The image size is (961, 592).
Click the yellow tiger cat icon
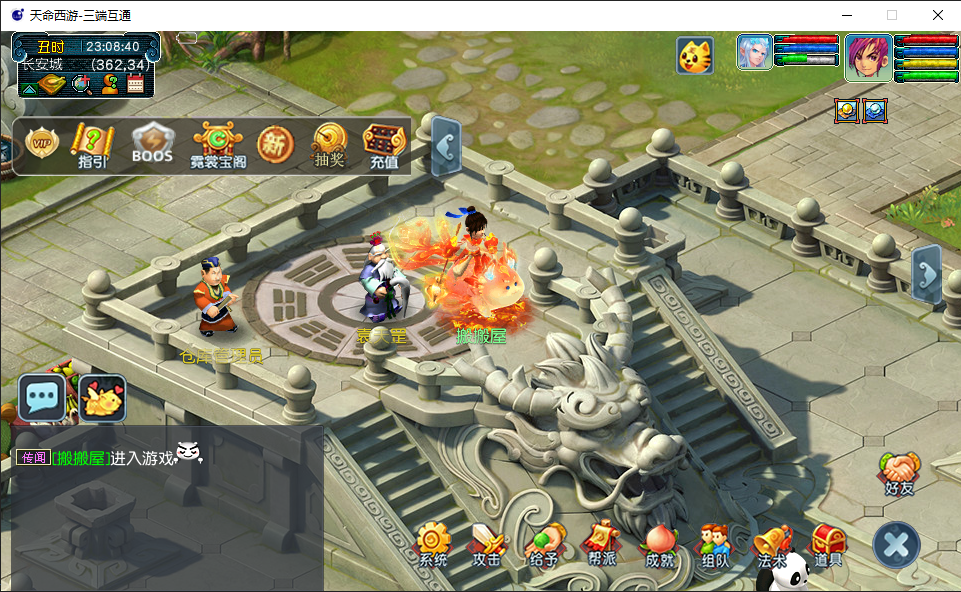pos(694,56)
